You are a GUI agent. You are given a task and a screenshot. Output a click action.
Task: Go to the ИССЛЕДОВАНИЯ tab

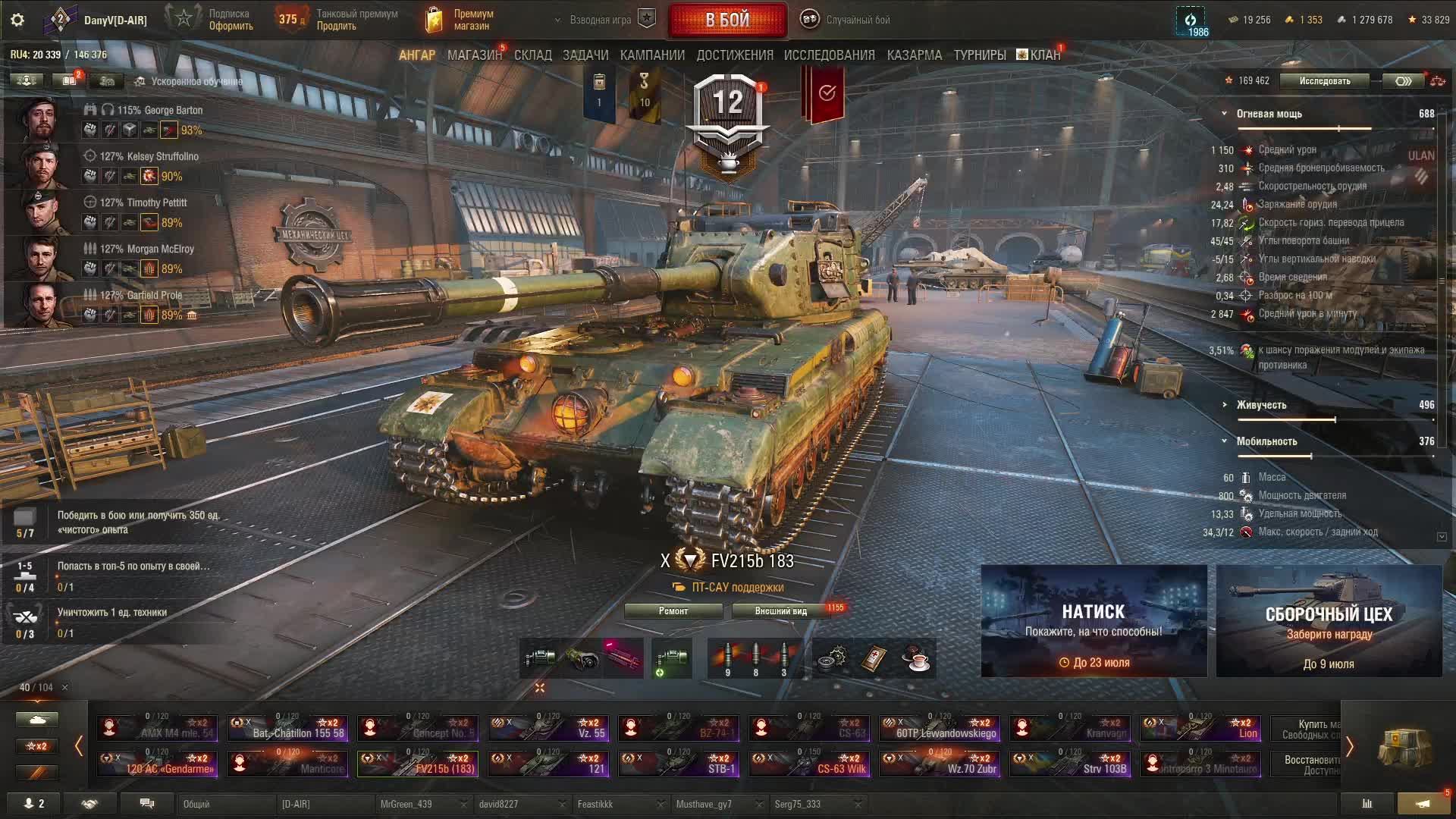point(829,55)
